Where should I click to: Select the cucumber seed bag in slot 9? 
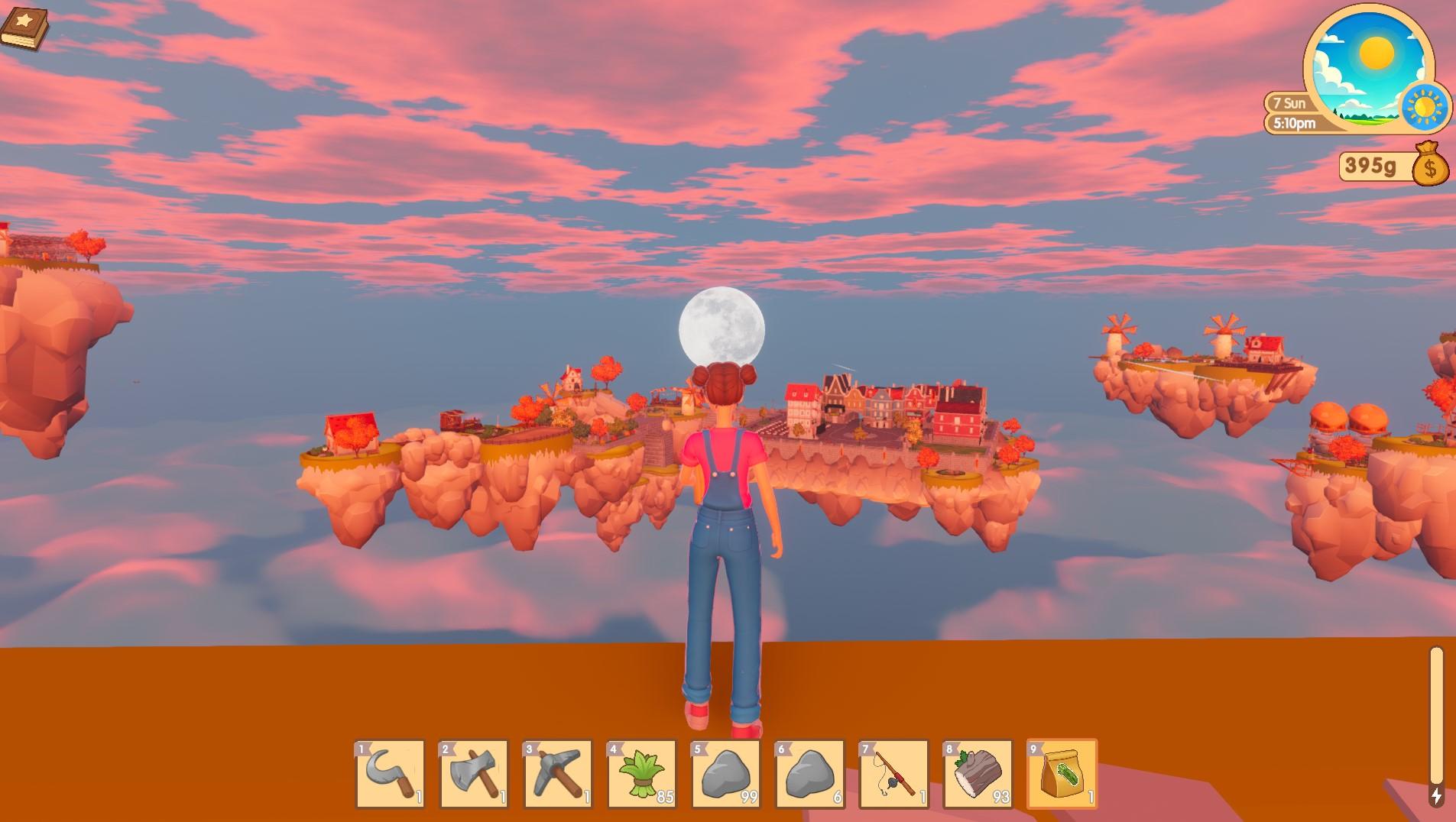[1063, 775]
